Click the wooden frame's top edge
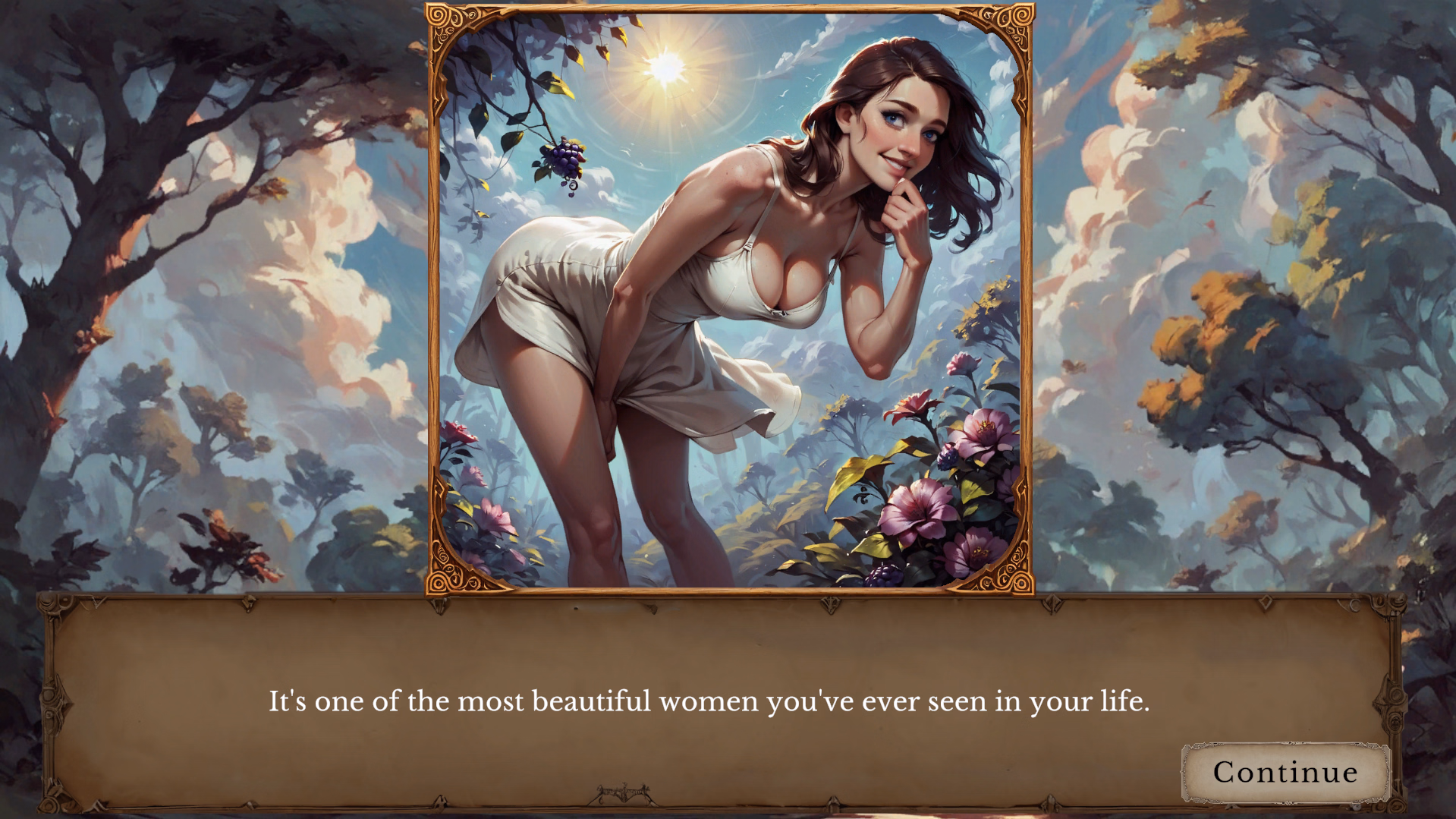1456x819 pixels. [x=728, y=6]
